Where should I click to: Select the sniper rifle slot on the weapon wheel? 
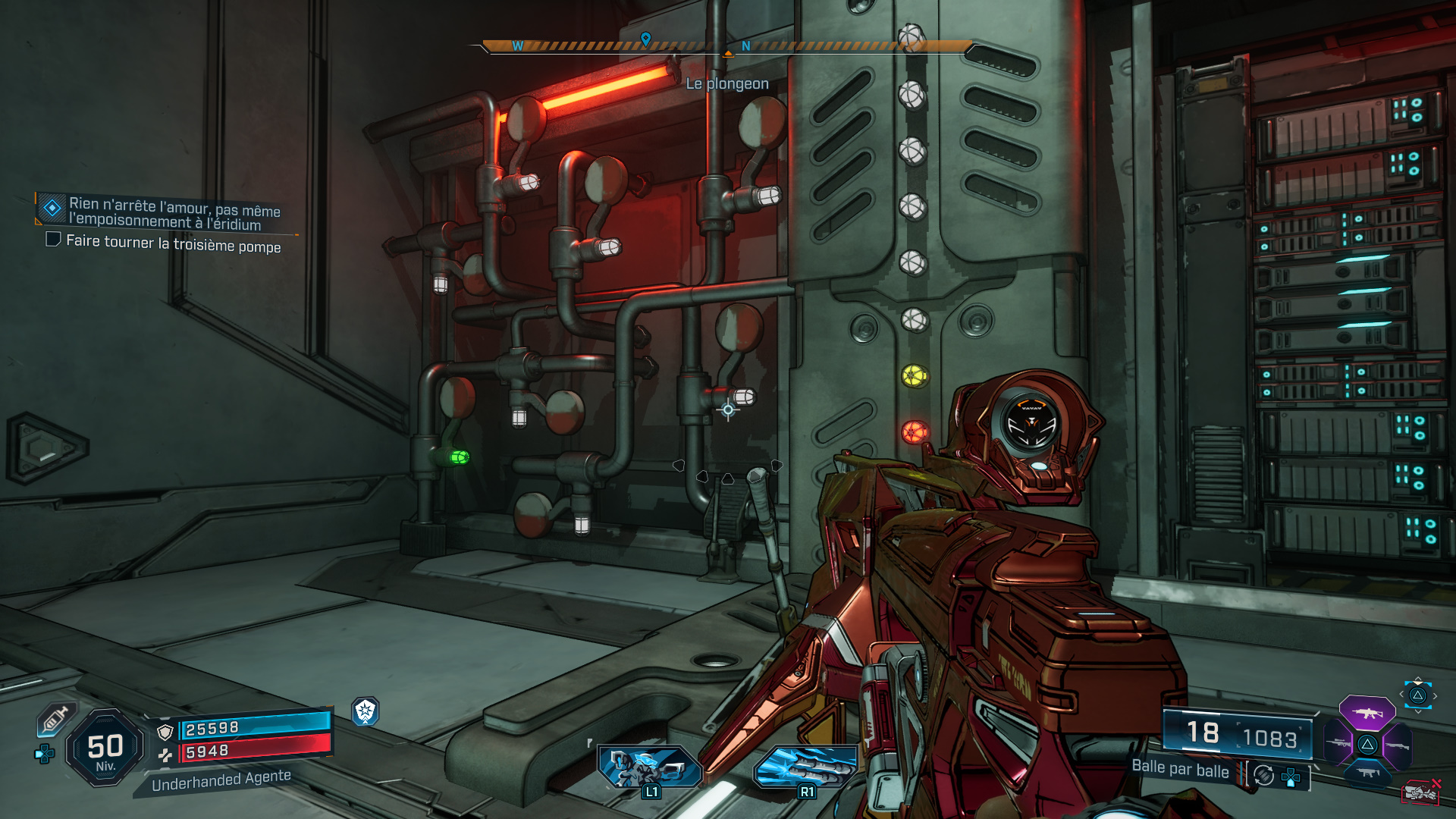[x=1338, y=742]
